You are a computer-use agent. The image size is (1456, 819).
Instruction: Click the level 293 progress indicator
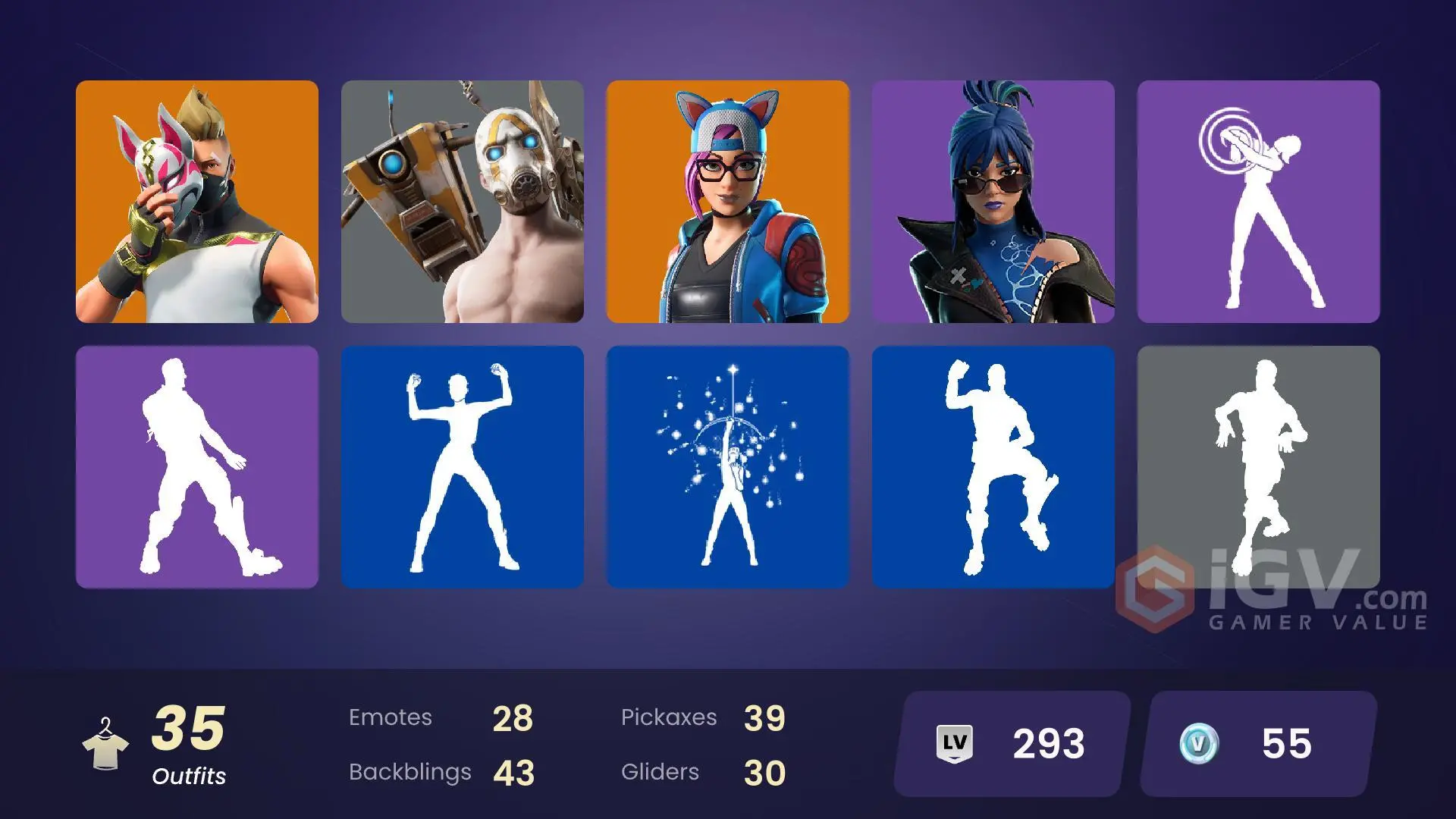1046,743
